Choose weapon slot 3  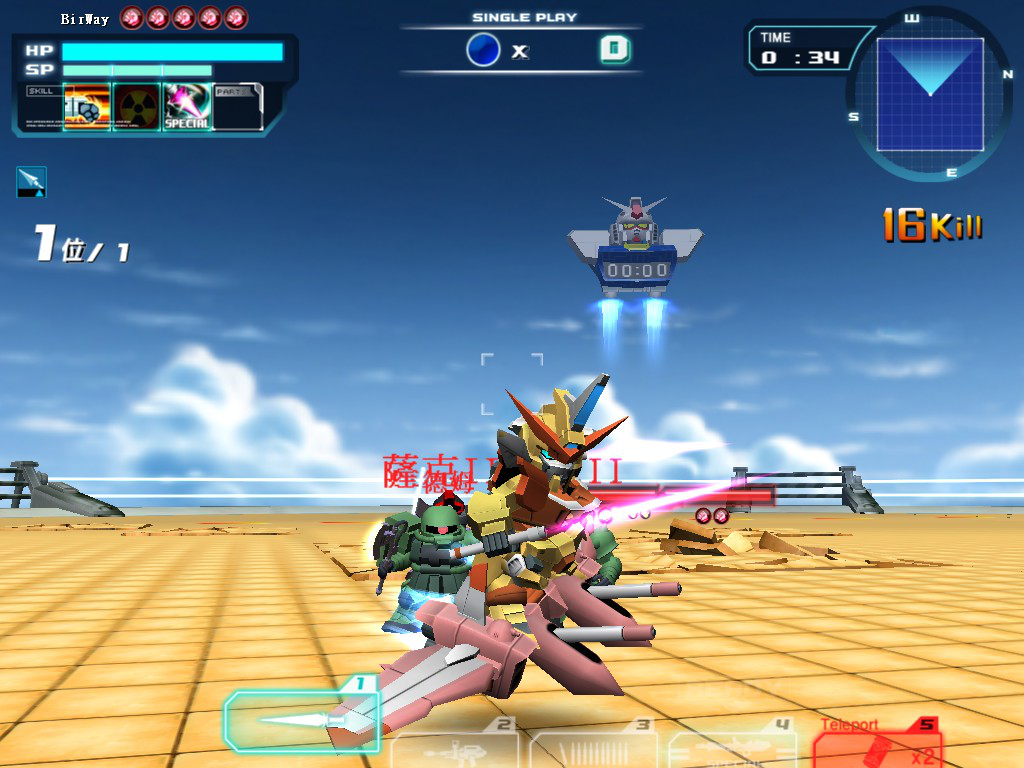click(594, 746)
